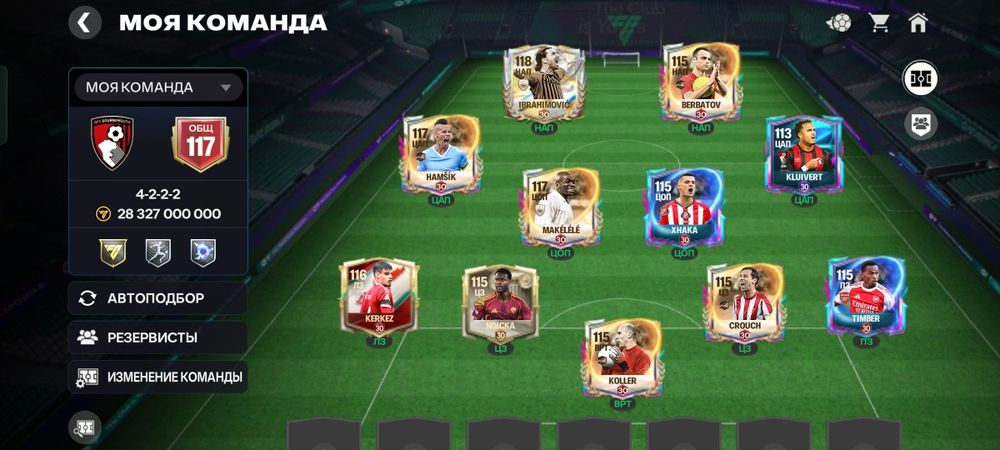Click the АВТОПОДБОР button
This screenshot has width=1000, height=450.
[x=158, y=298]
